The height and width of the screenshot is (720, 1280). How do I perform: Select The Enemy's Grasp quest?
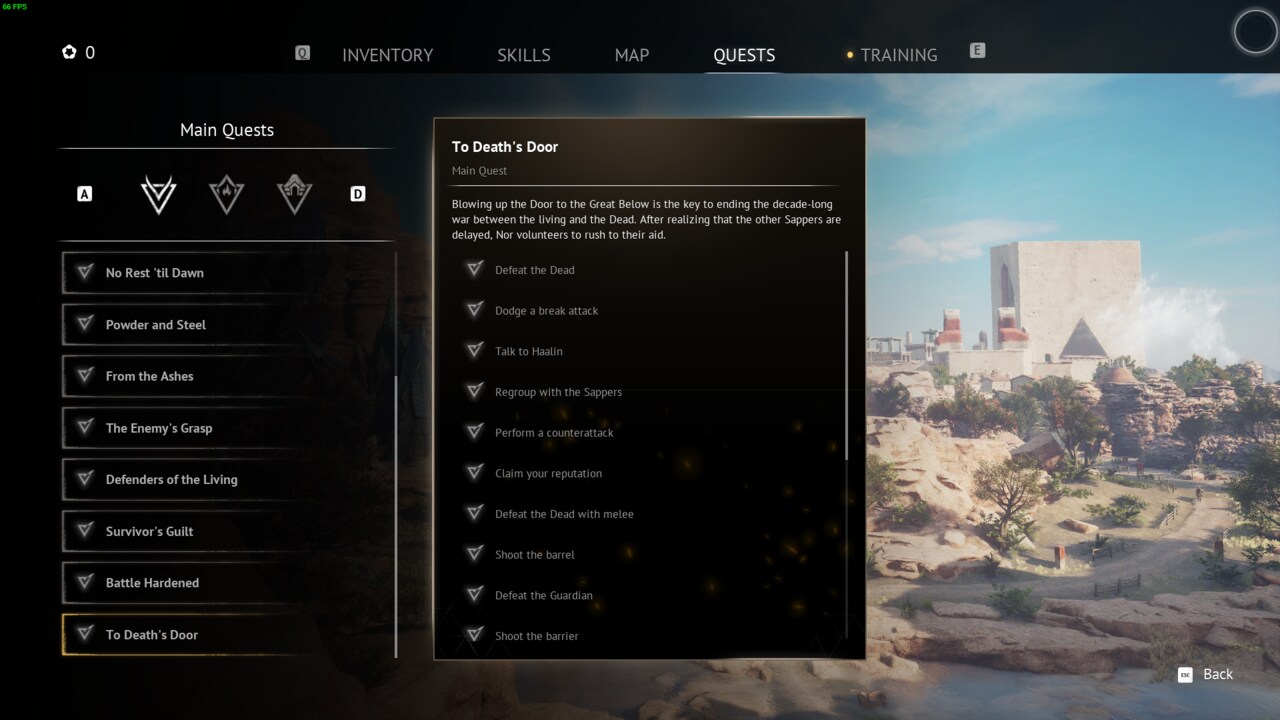coord(185,428)
